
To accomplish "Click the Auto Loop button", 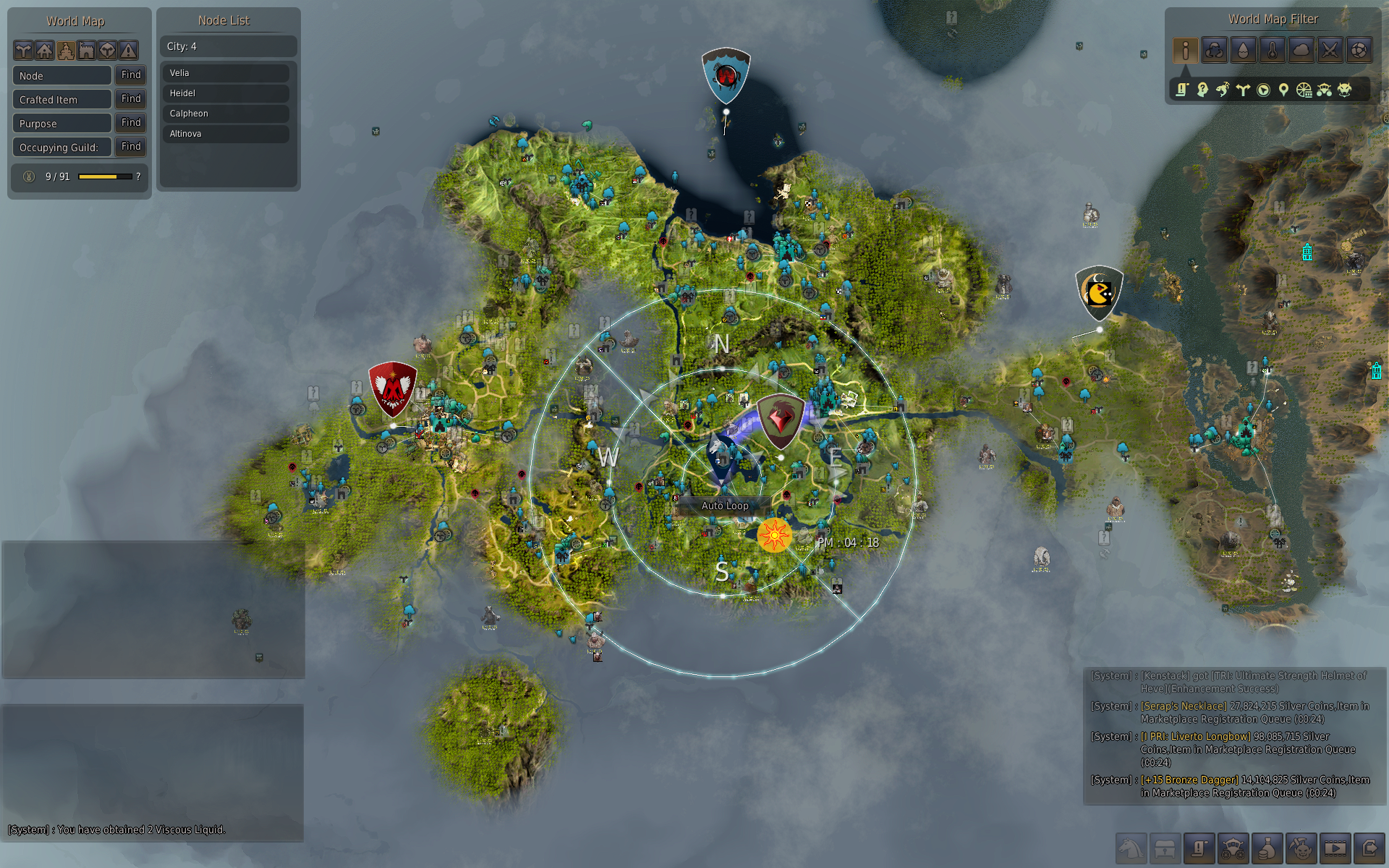I will [725, 506].
